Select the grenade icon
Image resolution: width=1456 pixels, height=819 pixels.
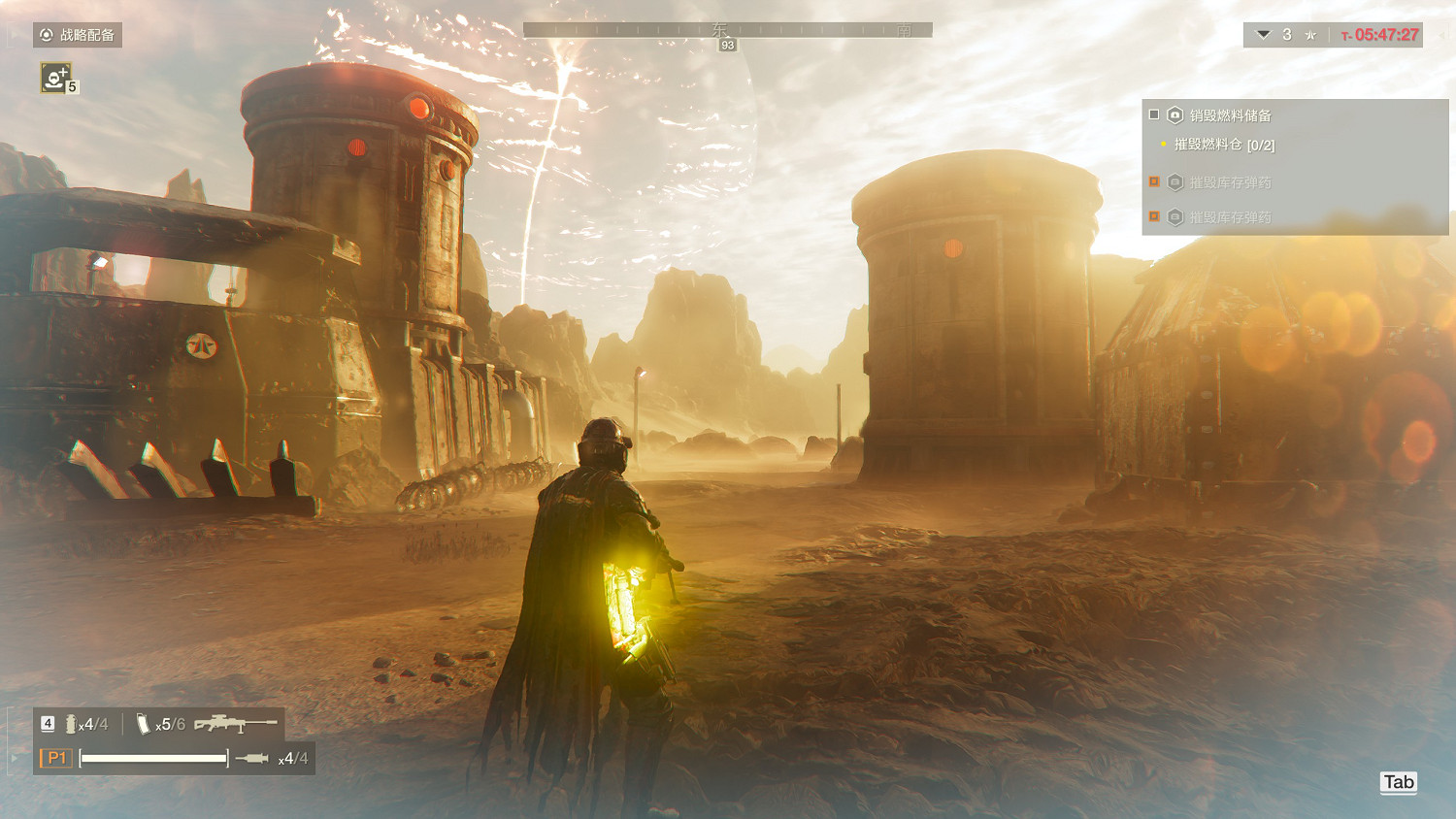(x=71, y=724)
